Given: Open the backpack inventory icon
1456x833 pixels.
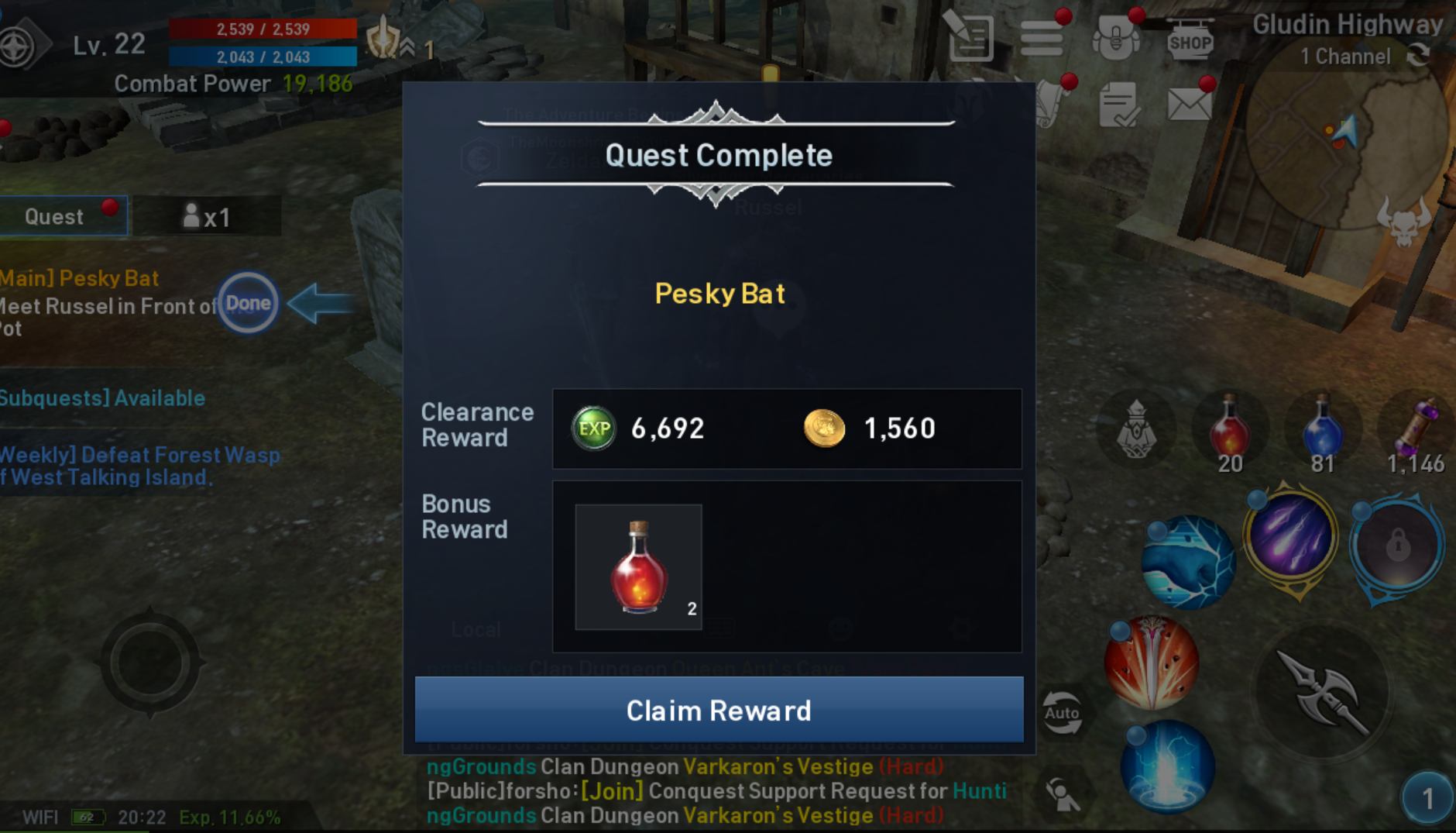Looking at the screenshot, I should 1115,37.
